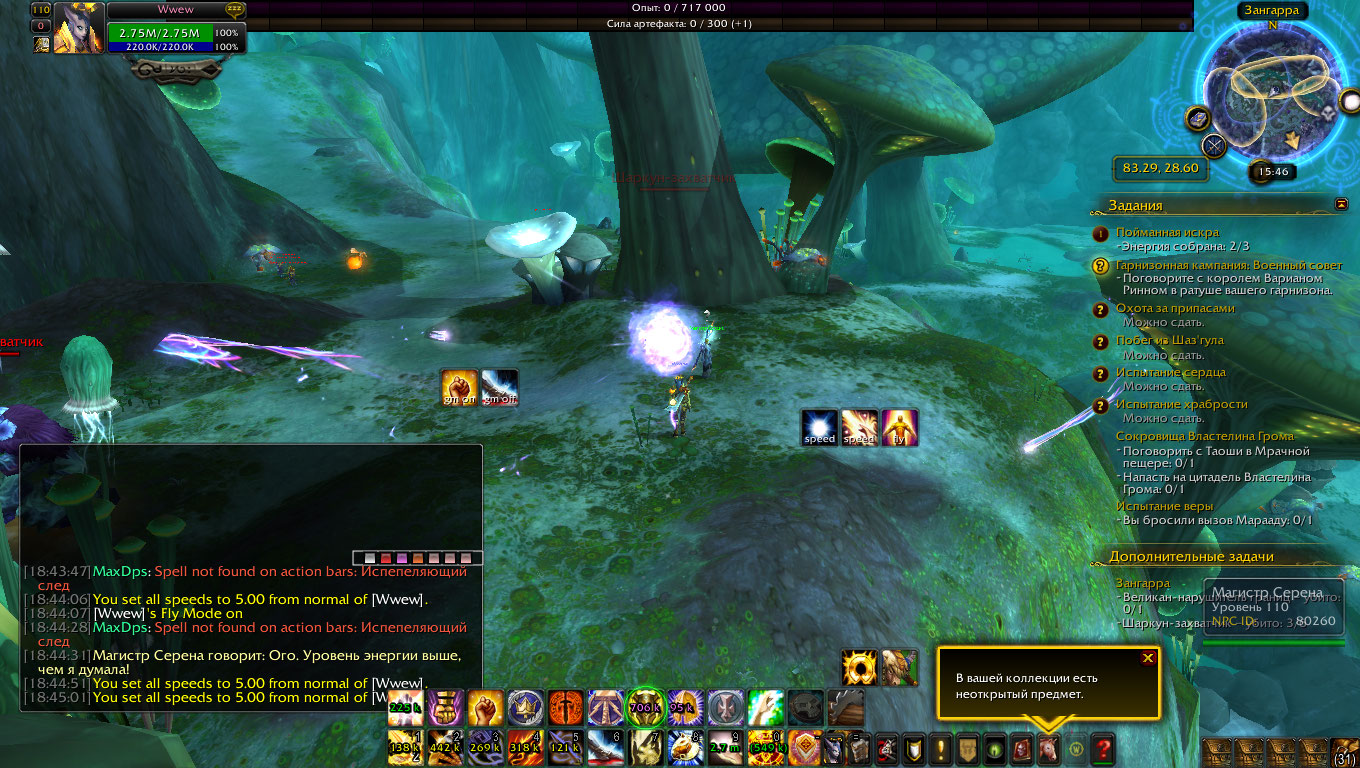The height and width of the screenshot is (768, 1360).
Task: Use the green-ringed golden helmet ability
Action: coord(646,707)
